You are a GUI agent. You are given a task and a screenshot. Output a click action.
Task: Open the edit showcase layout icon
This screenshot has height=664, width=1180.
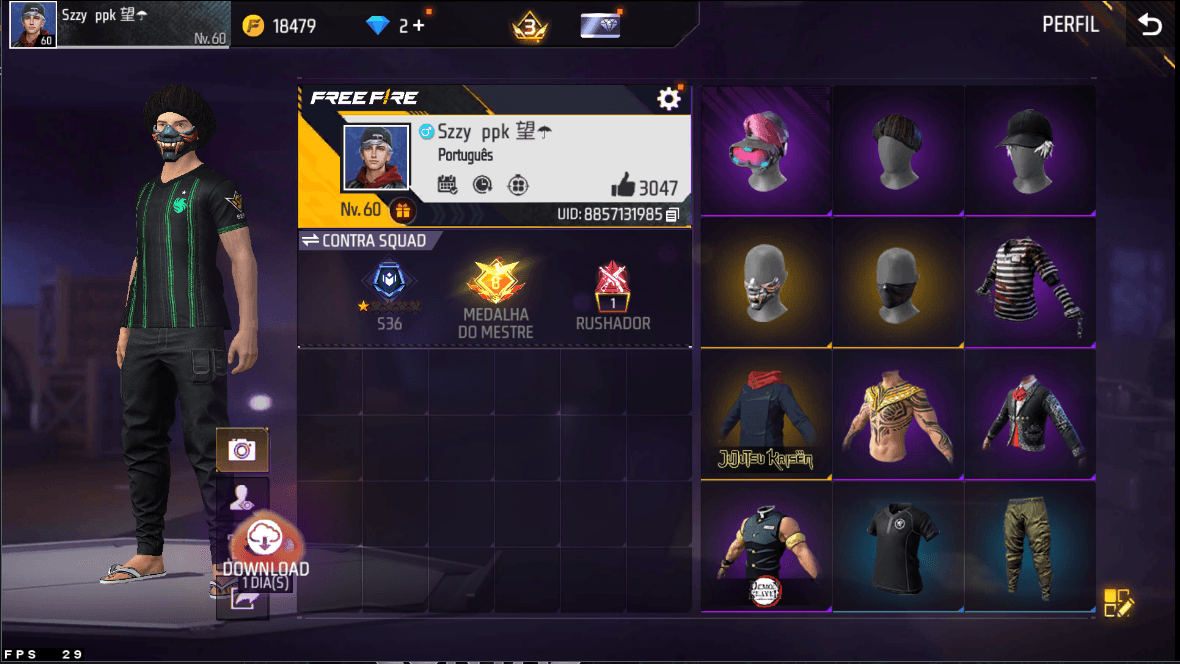pyautogui.click(x=1118, y=602)
